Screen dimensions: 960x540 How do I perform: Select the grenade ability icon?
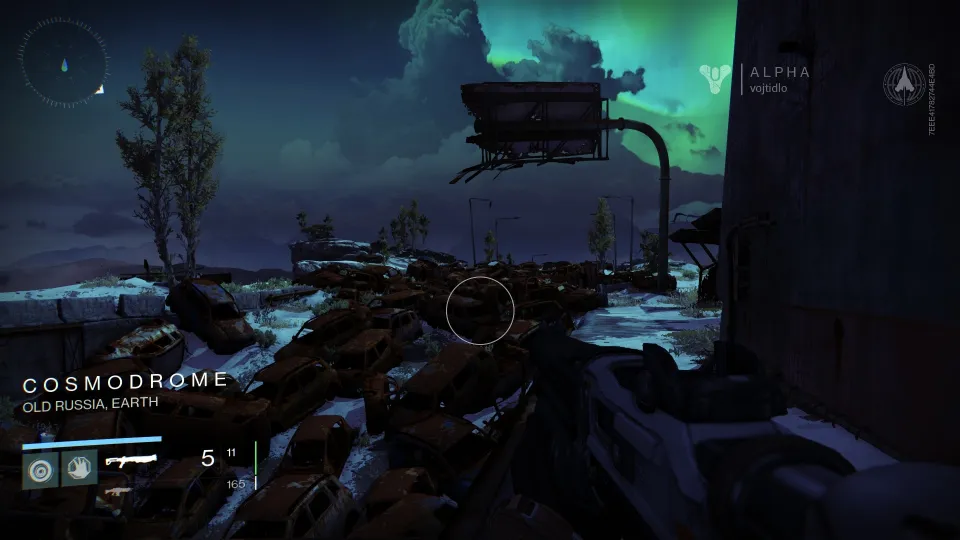pos(40,468)
